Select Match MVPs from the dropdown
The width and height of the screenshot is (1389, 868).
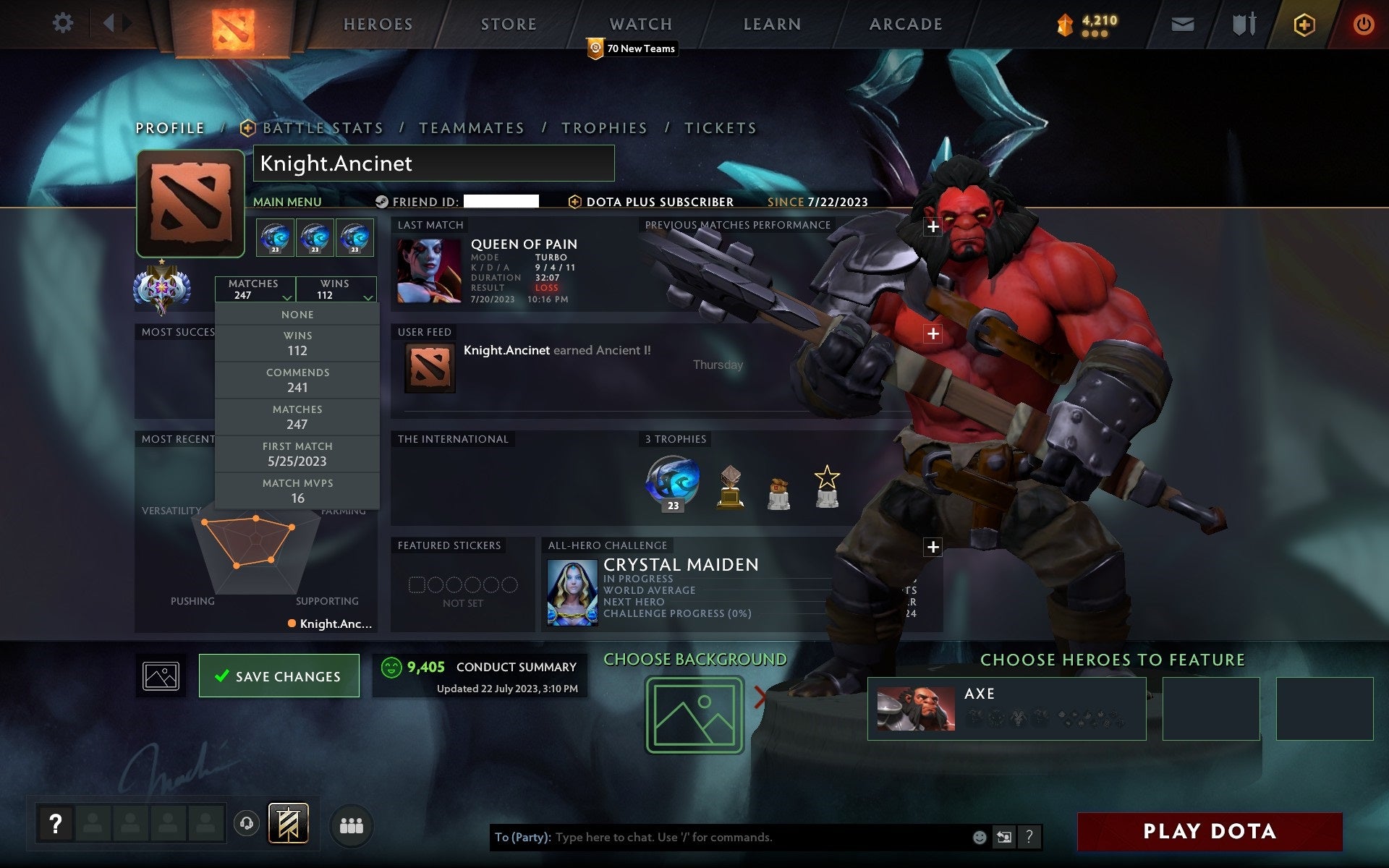tap(297, 491)
